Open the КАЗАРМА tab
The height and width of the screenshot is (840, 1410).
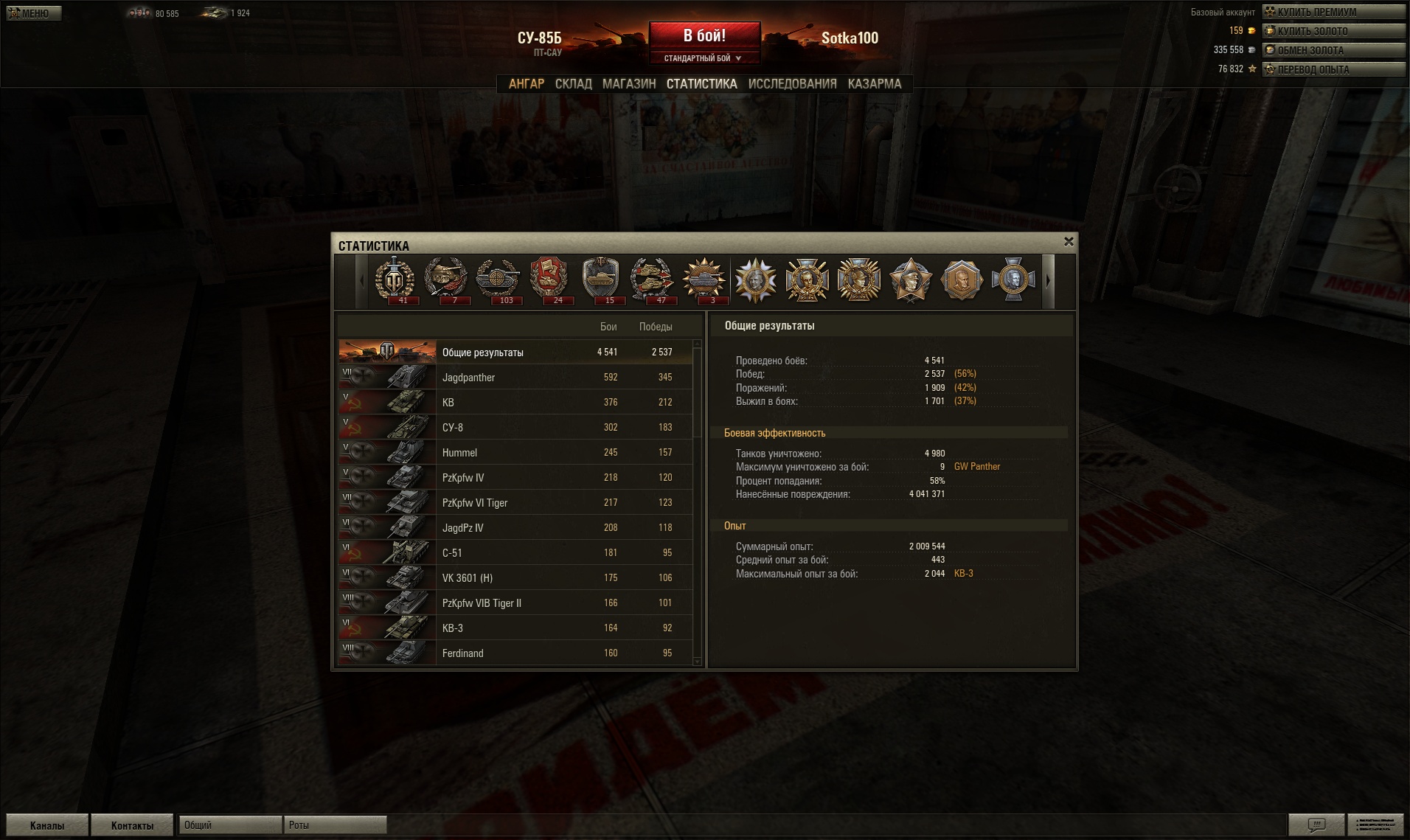click(874, 84)
